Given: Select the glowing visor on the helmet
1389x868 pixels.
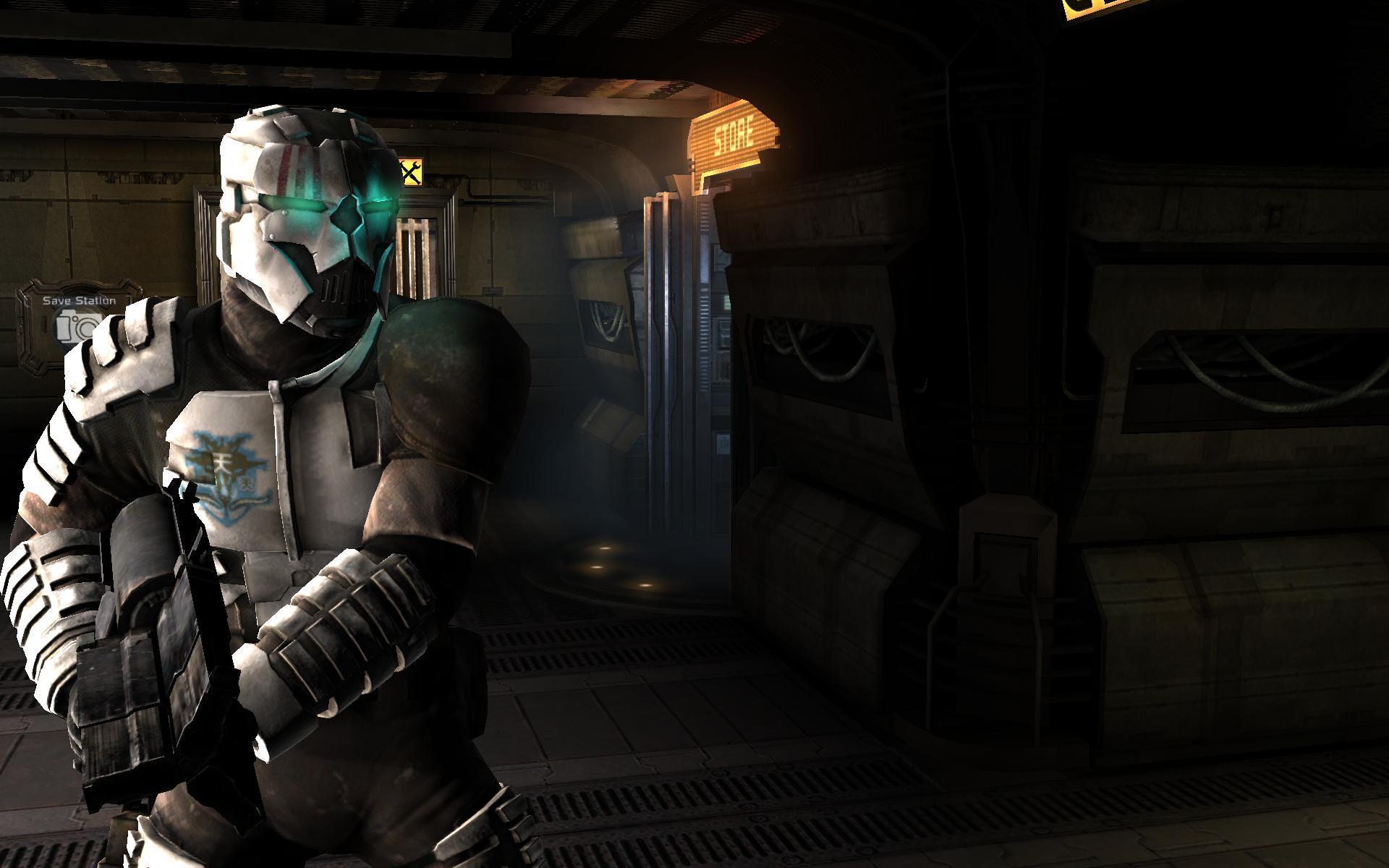Looking at the screenshot, I should [333, 206].
